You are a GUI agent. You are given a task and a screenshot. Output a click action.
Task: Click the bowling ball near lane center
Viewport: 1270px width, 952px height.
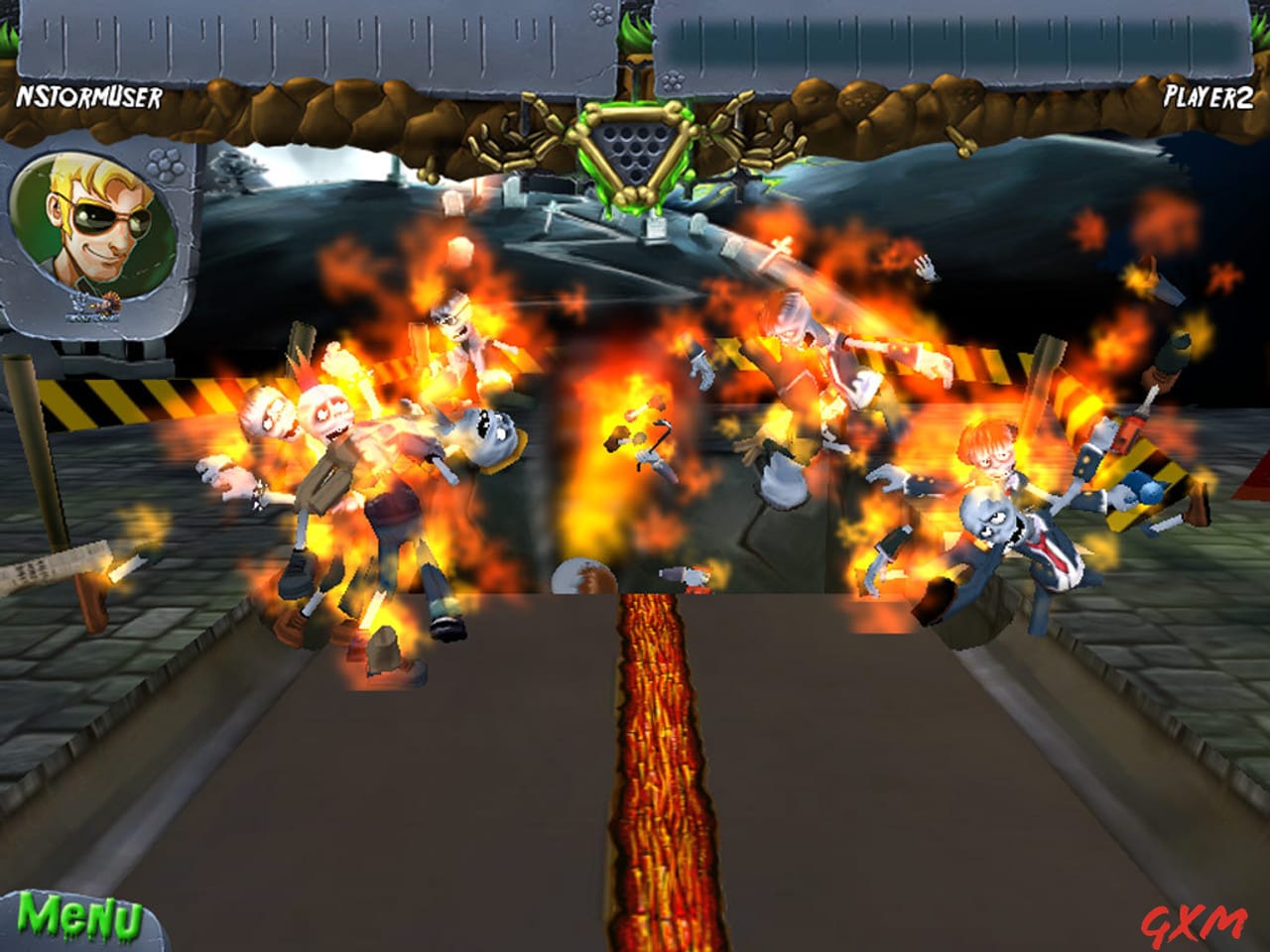583,577
